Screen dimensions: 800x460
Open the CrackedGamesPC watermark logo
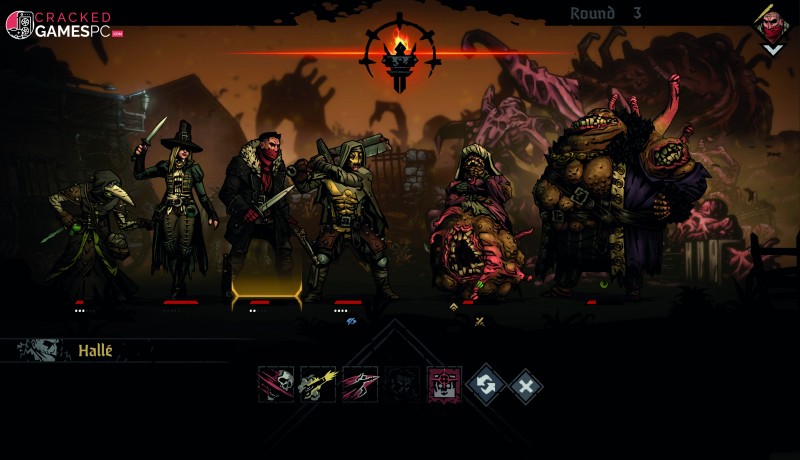point(60,25)
